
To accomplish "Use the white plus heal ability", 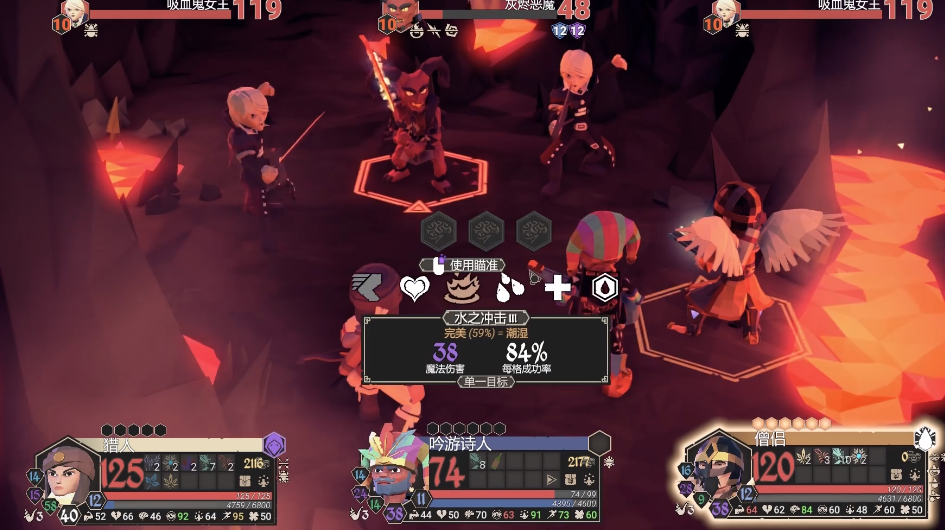I will (x=557, y=288).
